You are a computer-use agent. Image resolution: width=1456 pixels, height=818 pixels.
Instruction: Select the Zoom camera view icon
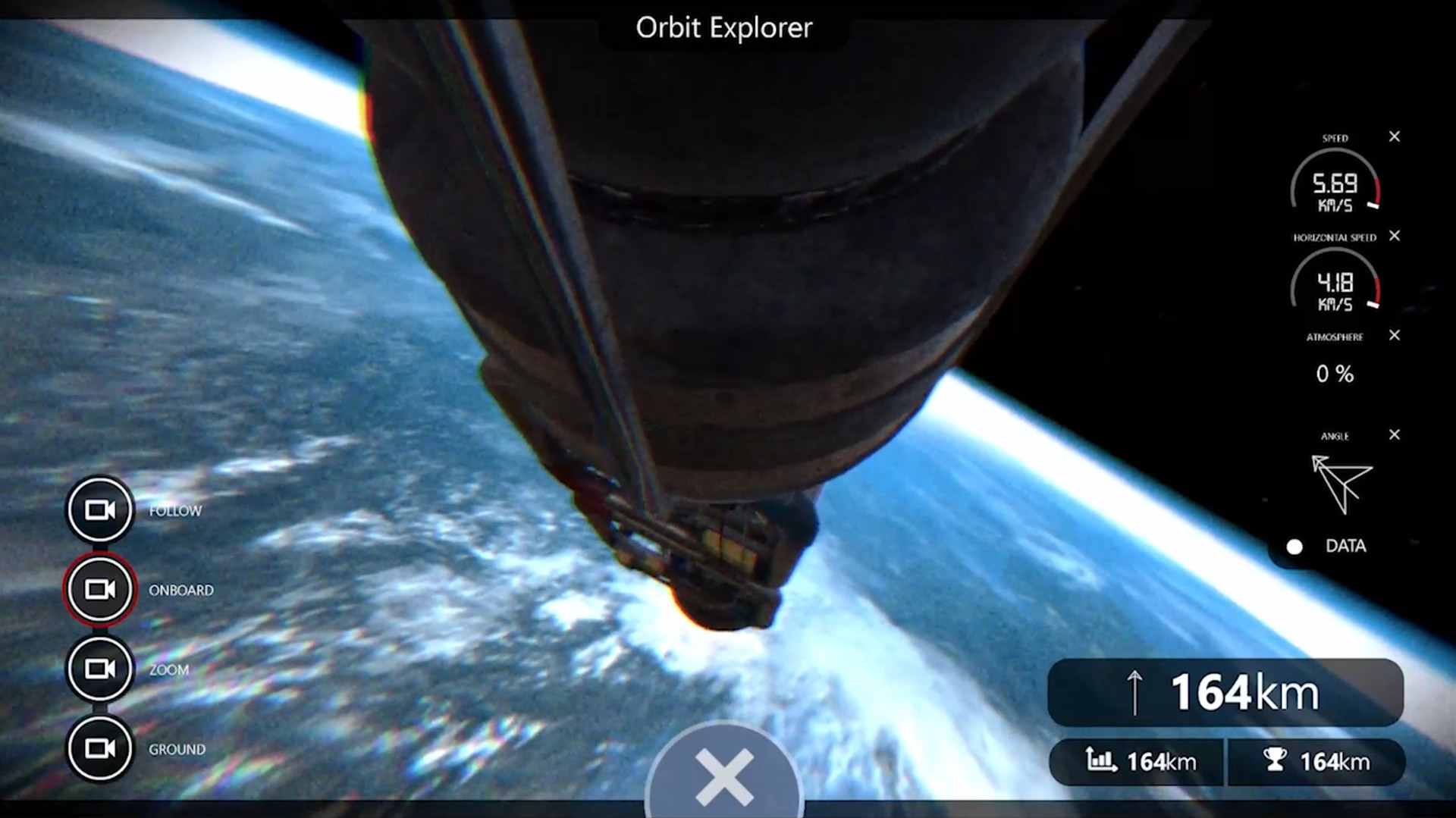[x=99, y=669]
